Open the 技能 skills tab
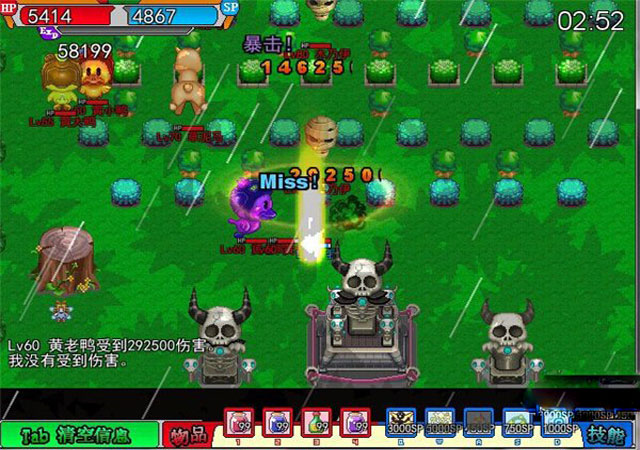The image size is (640, 450). pyautogui.click(x=610, y=435)
